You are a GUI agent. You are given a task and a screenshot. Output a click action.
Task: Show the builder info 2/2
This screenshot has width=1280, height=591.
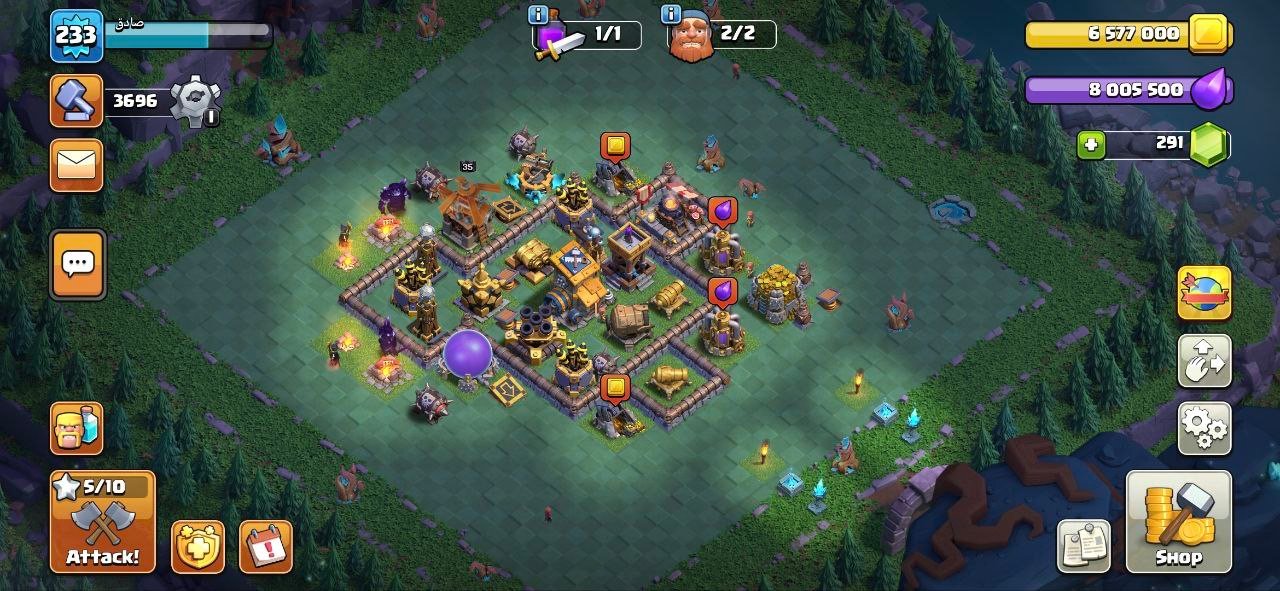click(x=721, y=35)
